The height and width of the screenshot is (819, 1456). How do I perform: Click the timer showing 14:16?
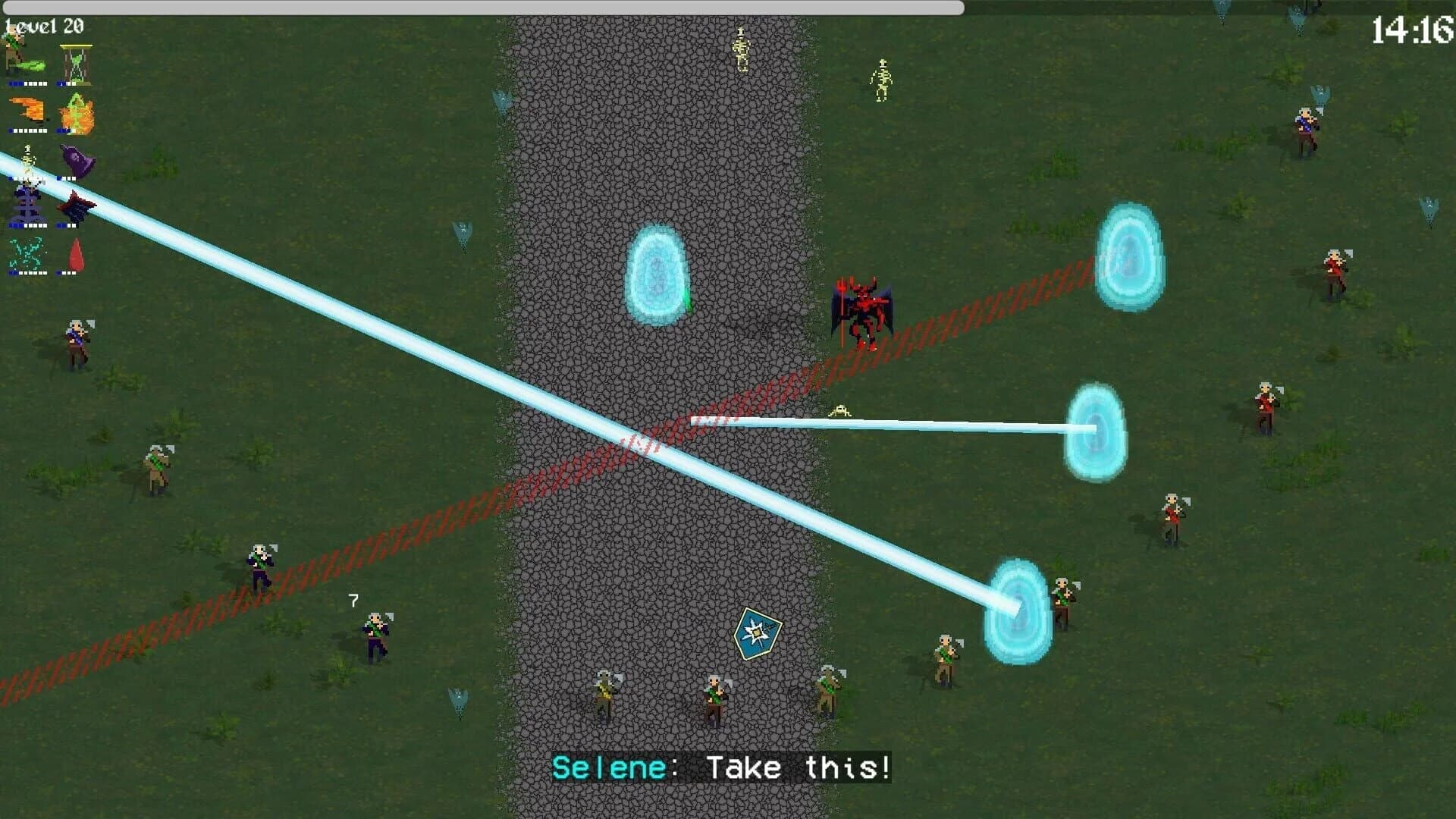[1413, 29]
